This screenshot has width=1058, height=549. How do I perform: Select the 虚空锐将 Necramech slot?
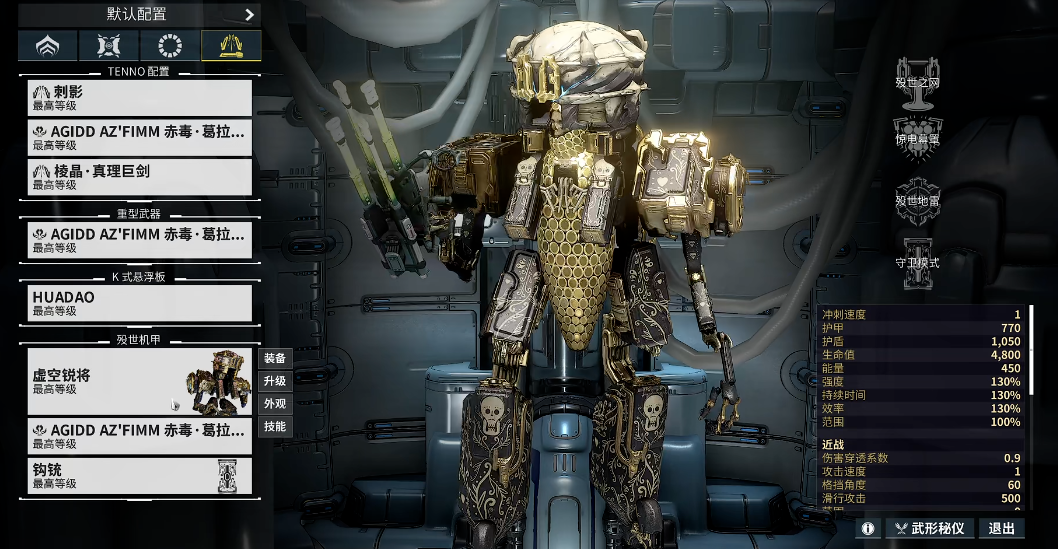(x=140, y=382)
